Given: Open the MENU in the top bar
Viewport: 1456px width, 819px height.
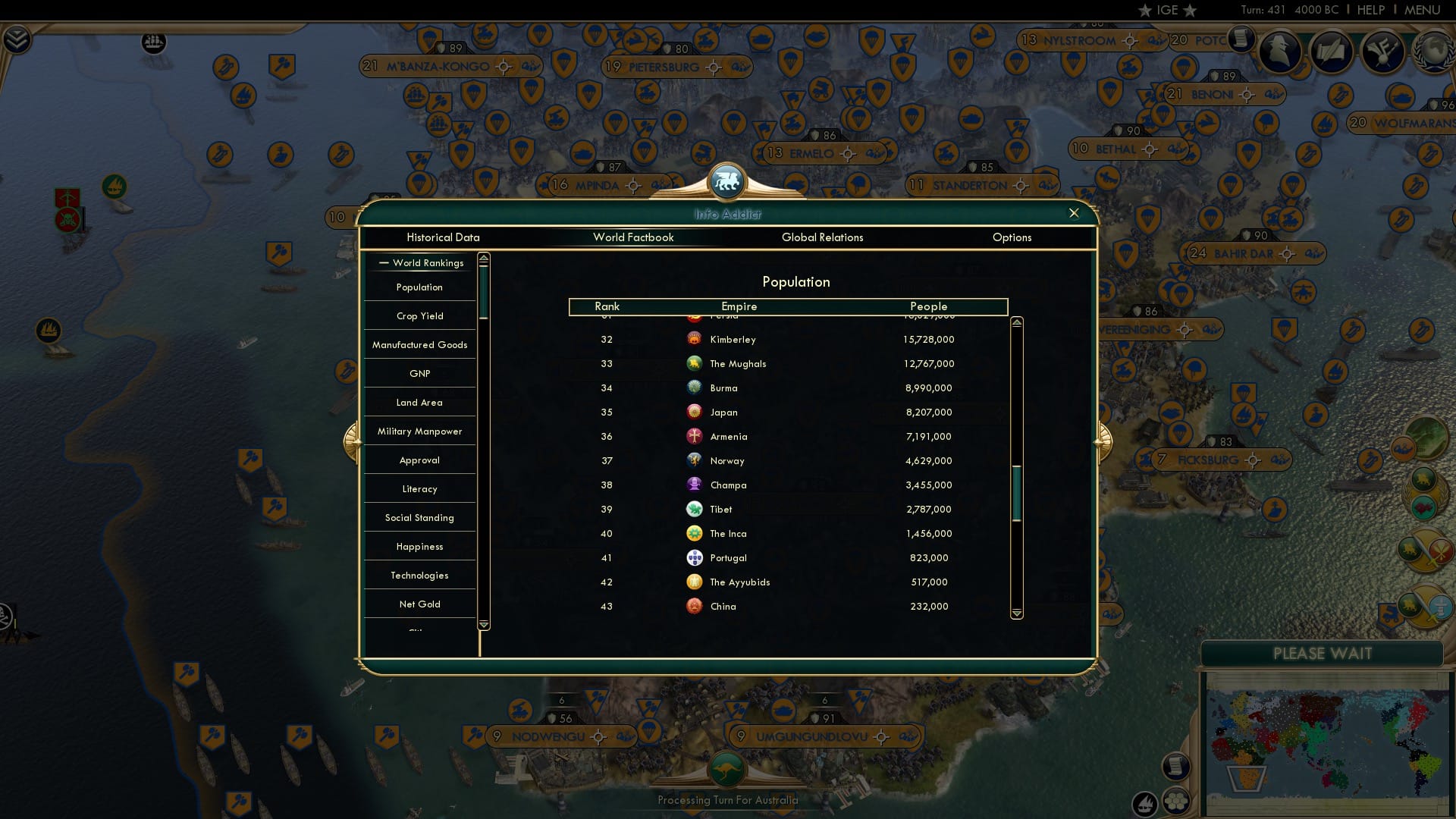Looking at the screenshot, I should pos(1423,10).
